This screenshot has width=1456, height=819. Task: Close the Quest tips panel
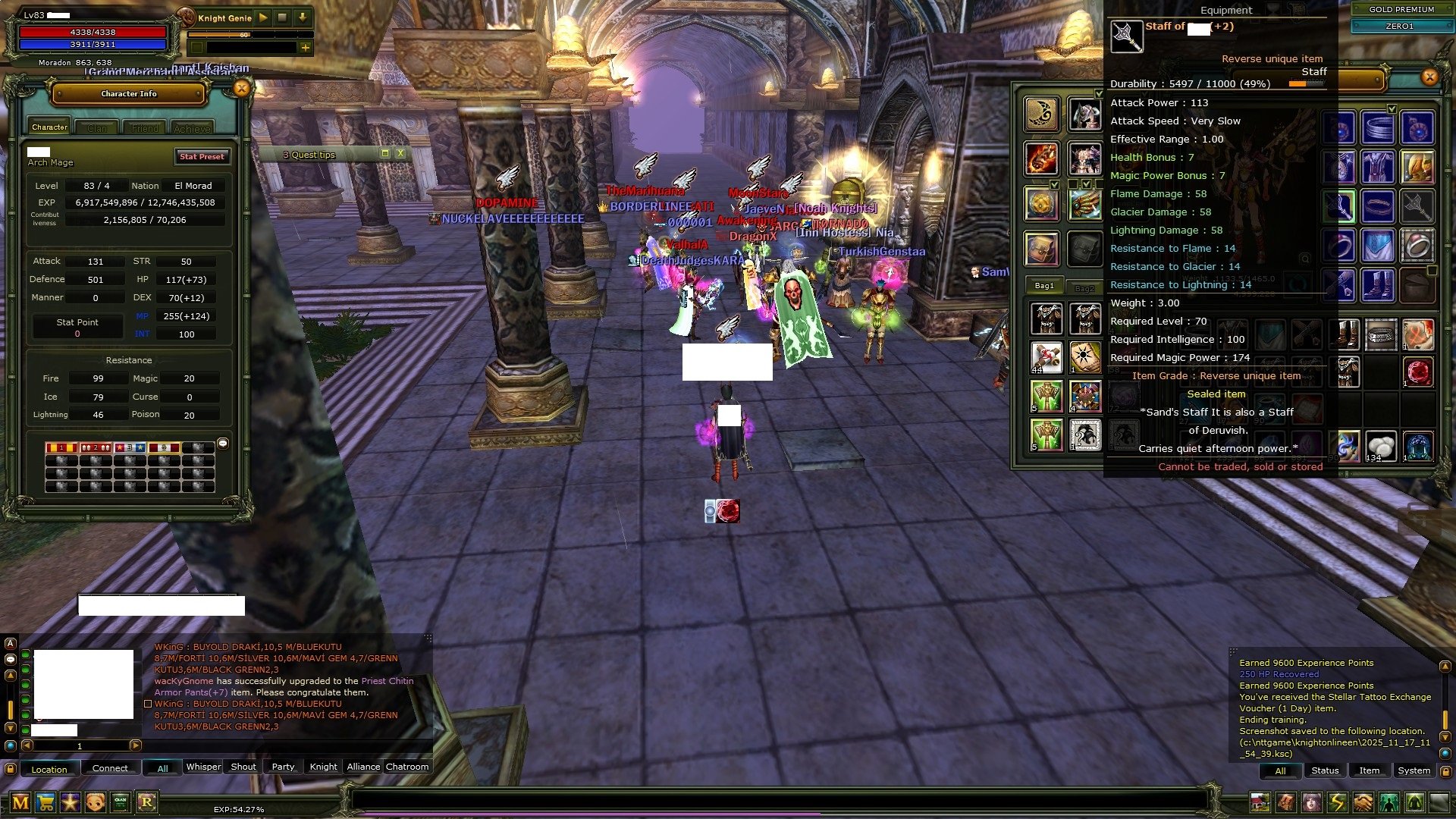coord(400,153)
